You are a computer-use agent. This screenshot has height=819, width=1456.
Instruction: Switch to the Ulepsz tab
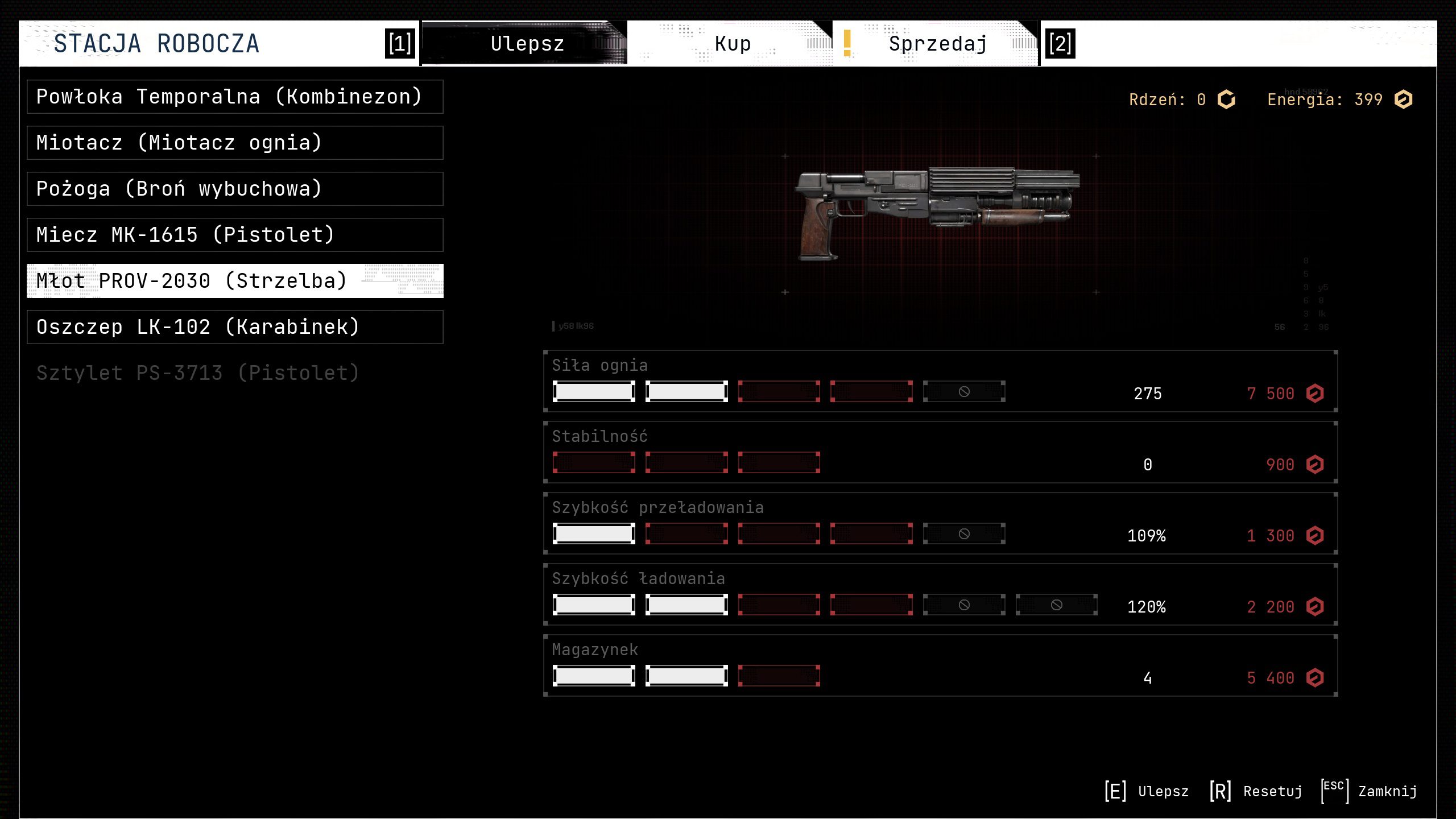click(526, 44)
